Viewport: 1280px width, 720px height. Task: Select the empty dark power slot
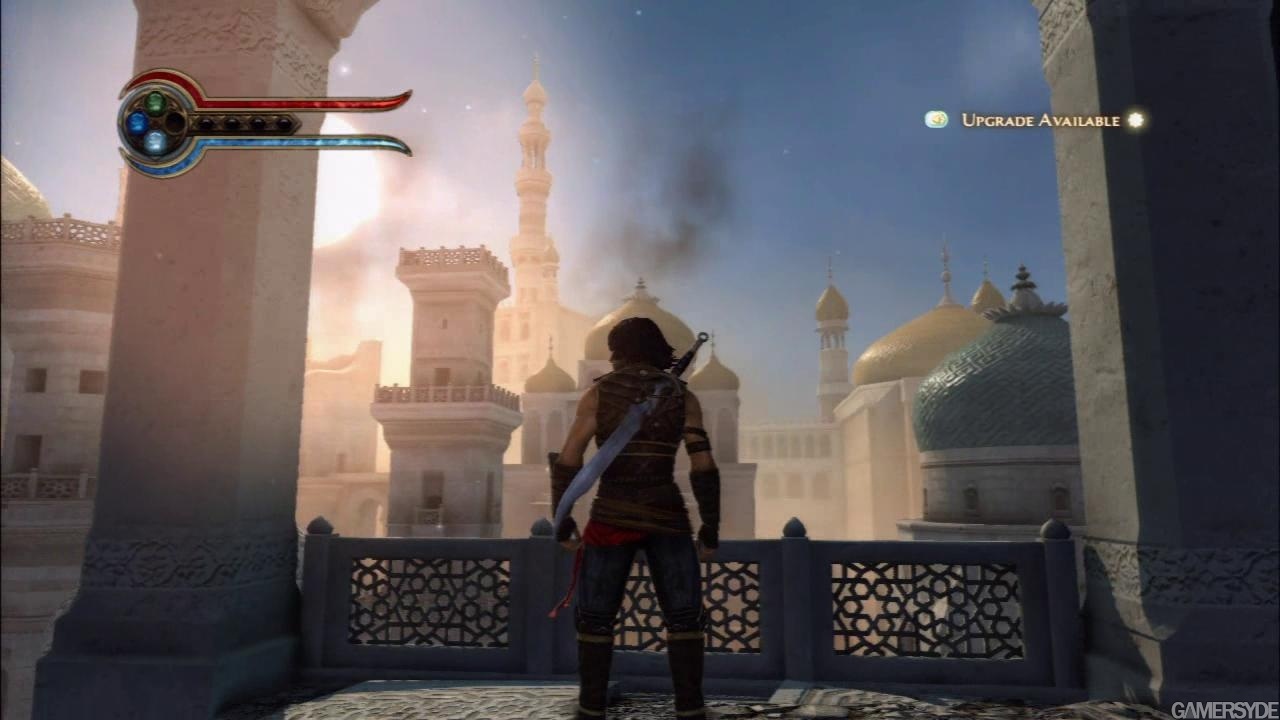click(175, 122)
